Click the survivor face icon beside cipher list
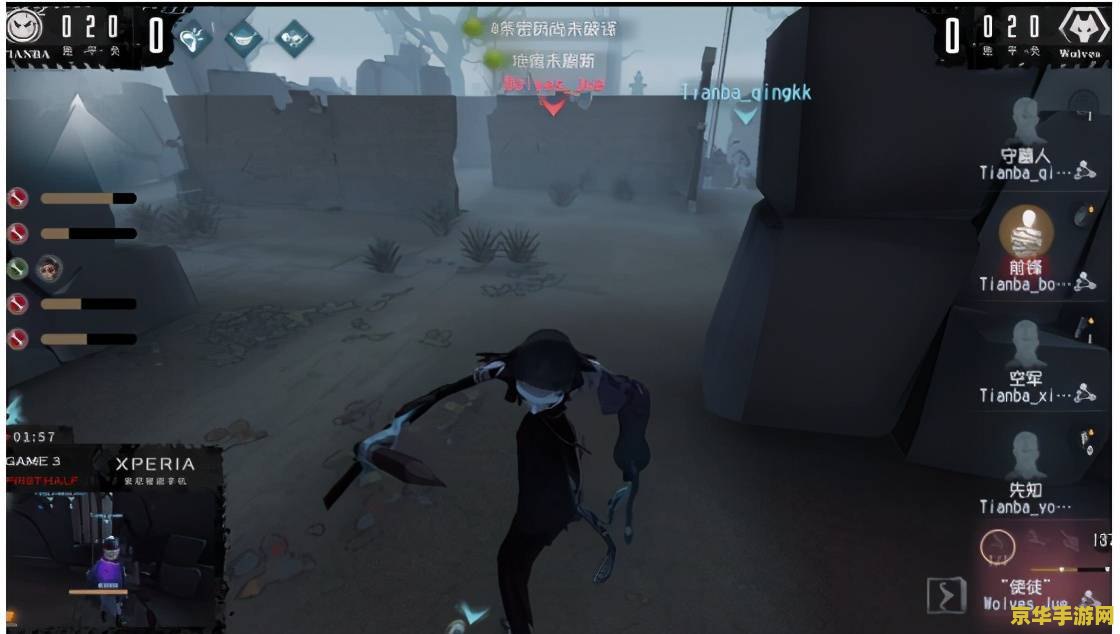 tap(47, 268)
